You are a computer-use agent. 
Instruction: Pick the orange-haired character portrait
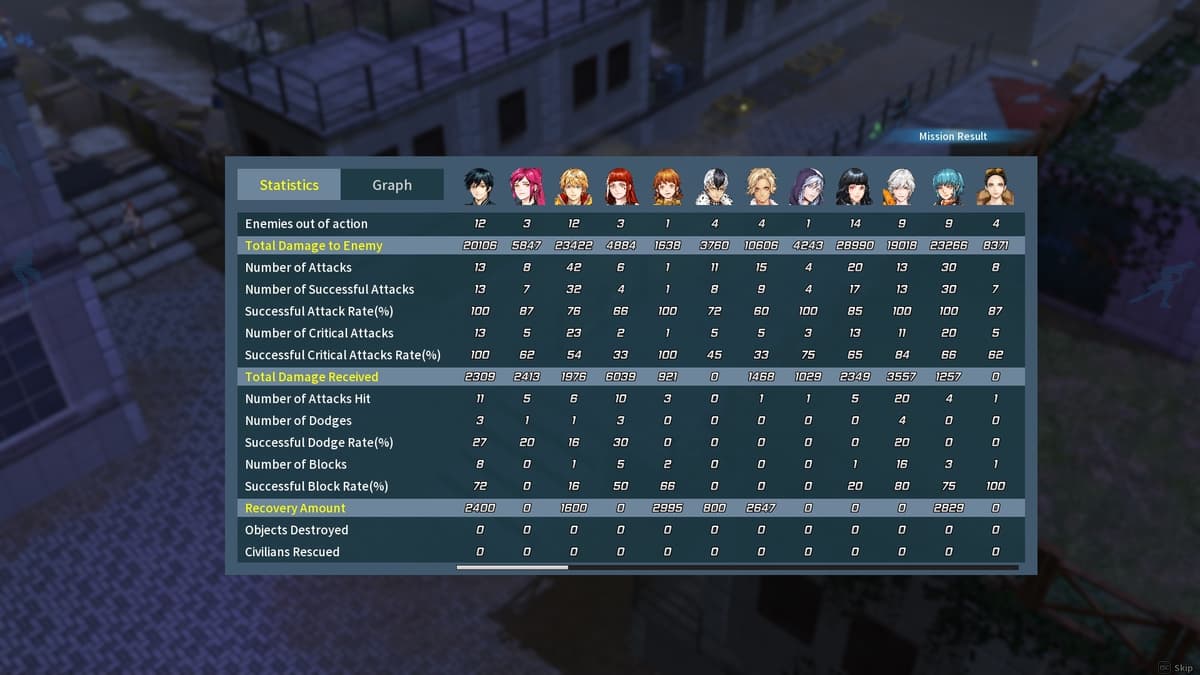[x=667, y=187]
